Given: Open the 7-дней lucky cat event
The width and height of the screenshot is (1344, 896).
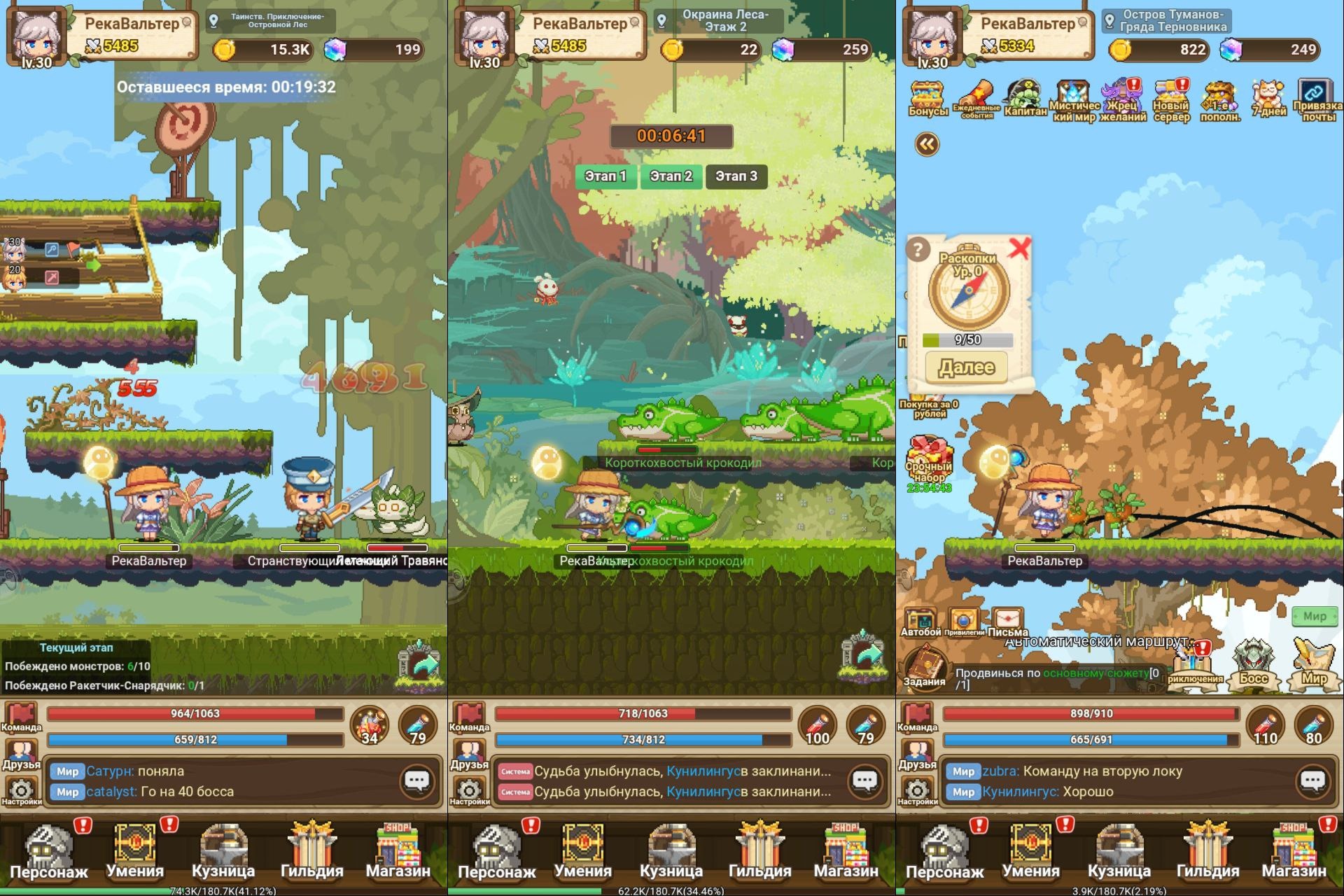Looking at the screenshot, I should tap(1269, 98).
